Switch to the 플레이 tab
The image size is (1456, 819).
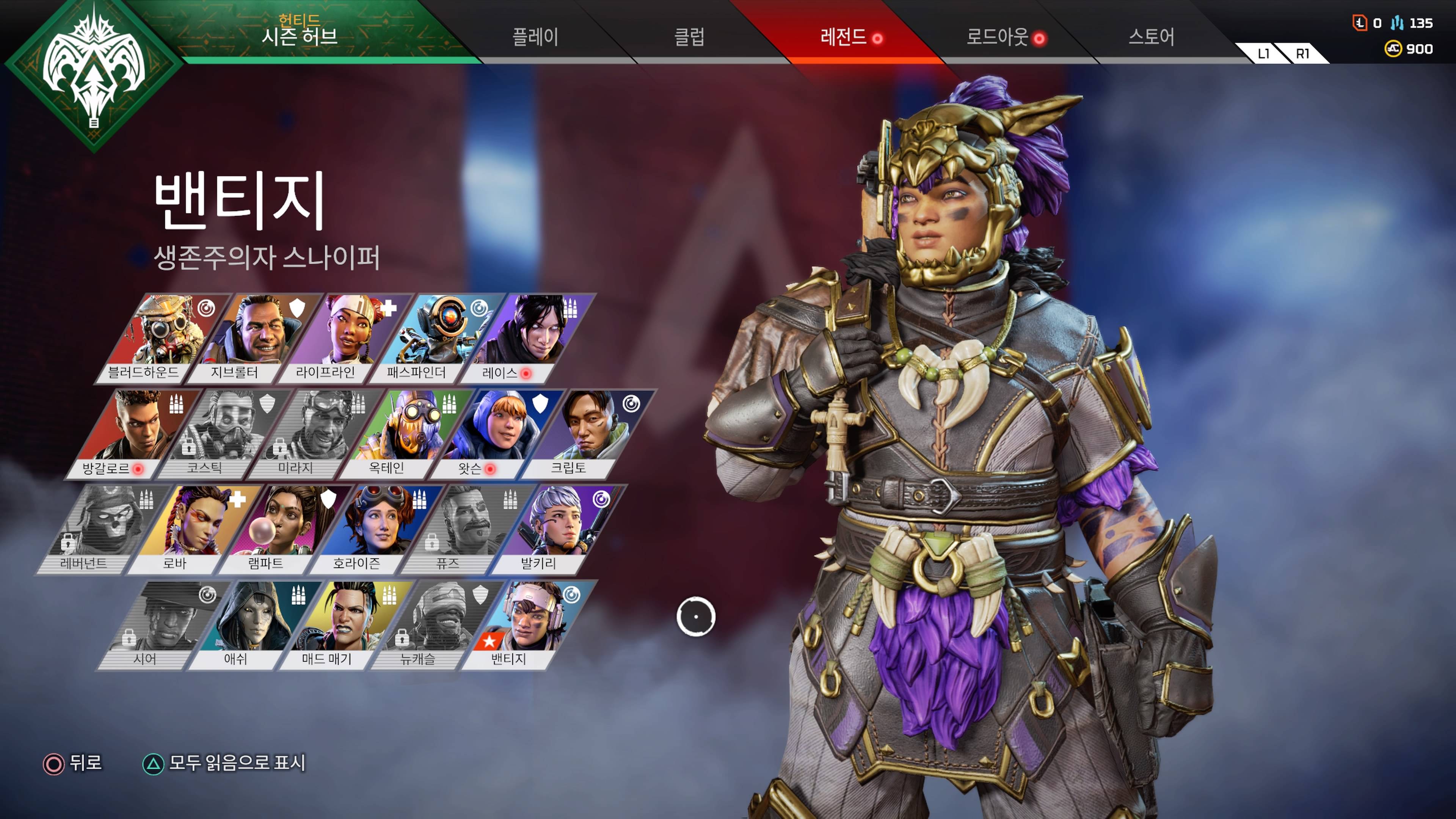[535, 37]
